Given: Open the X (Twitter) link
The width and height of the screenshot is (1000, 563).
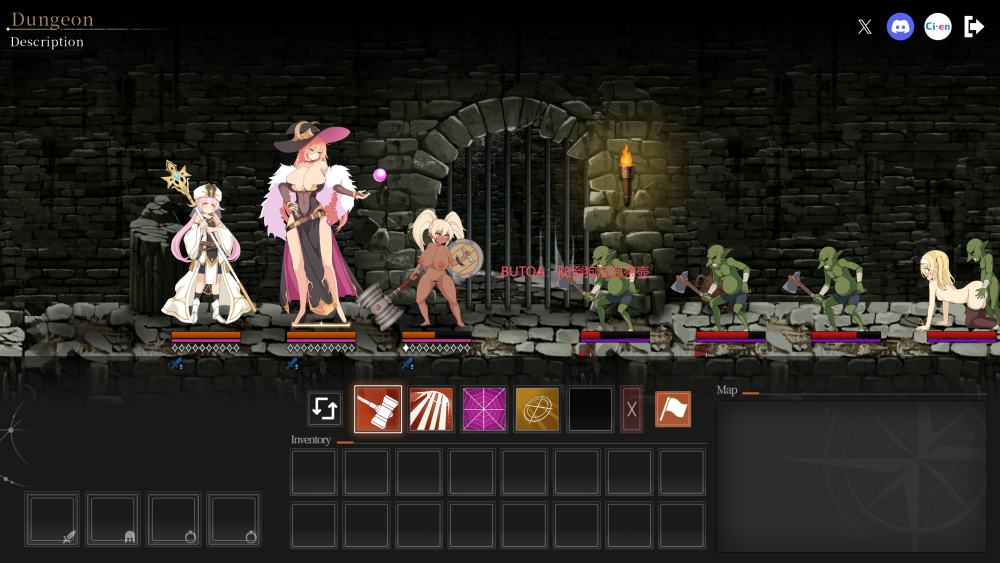Looking at the screenshot, I should tap(865, 27).
